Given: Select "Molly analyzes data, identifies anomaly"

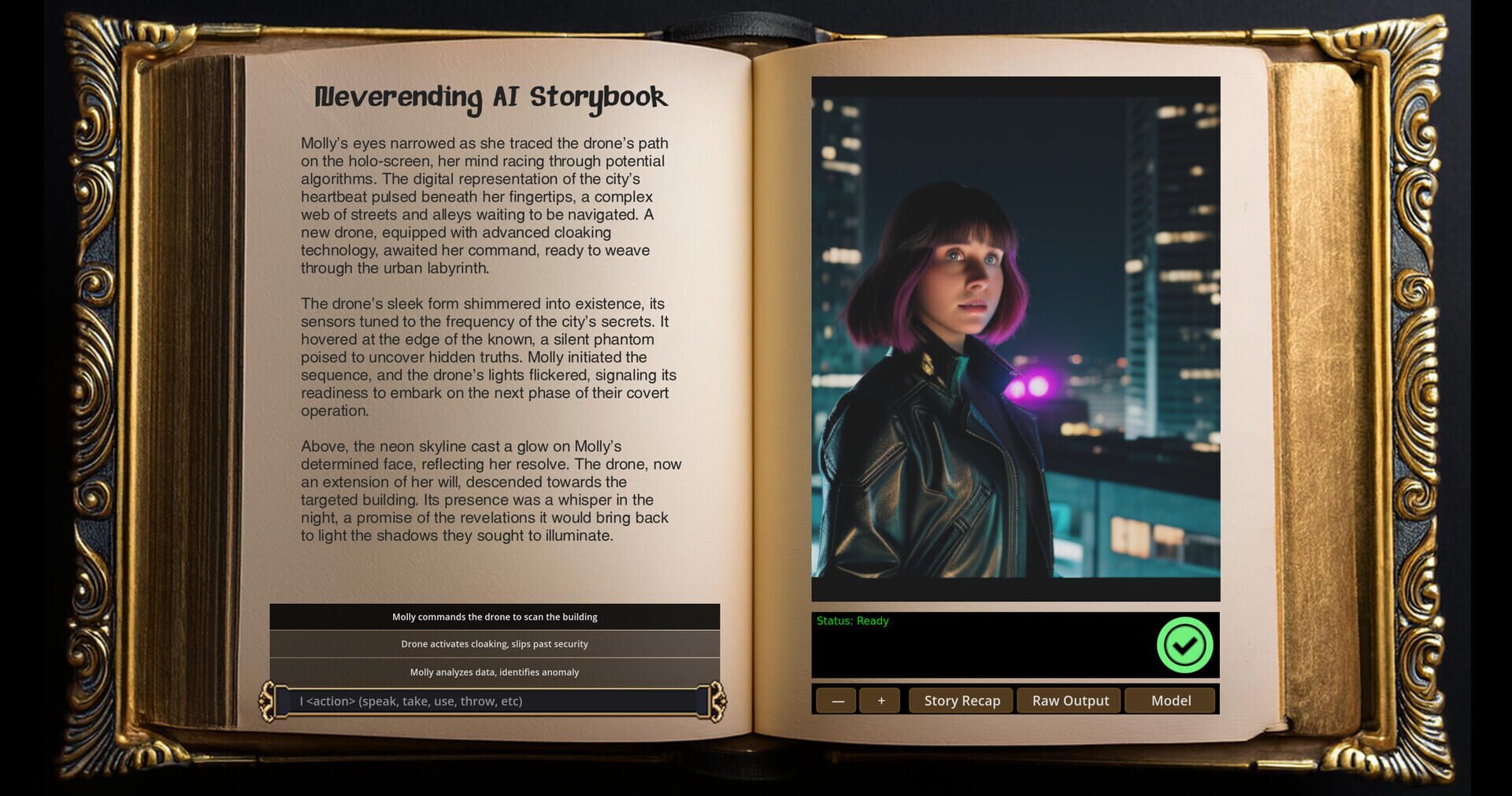Looking at the screenshot, I should click(x=495, y=672).
